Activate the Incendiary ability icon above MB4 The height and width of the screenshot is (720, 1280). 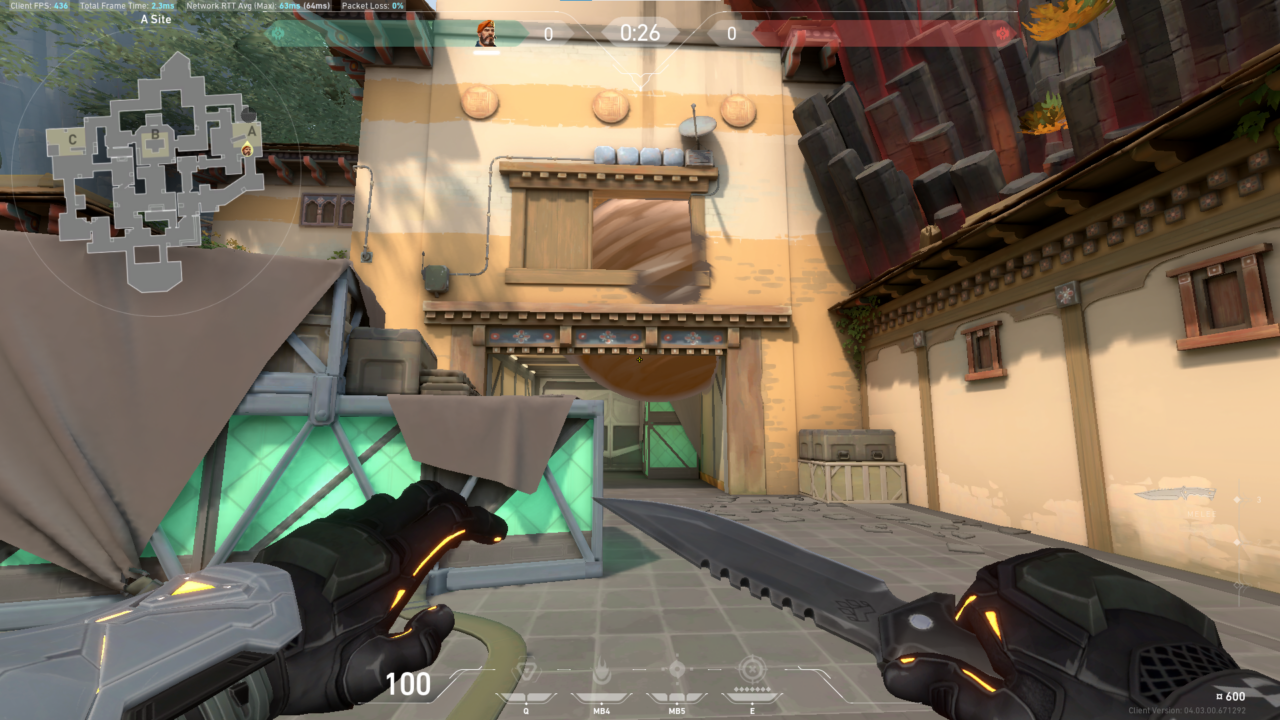coord(601,668)
